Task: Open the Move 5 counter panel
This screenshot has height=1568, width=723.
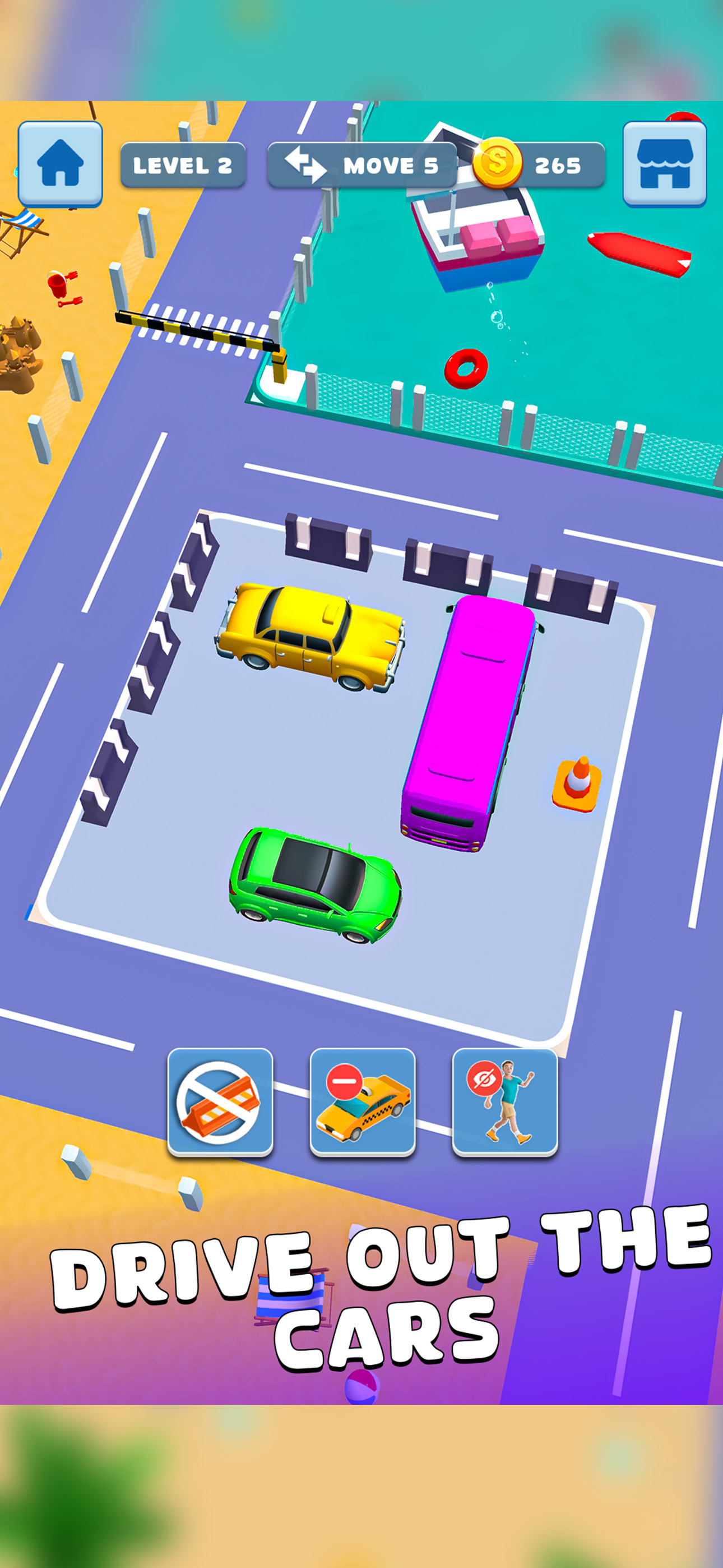Action: pyautogui.click(x=363, y=164)
